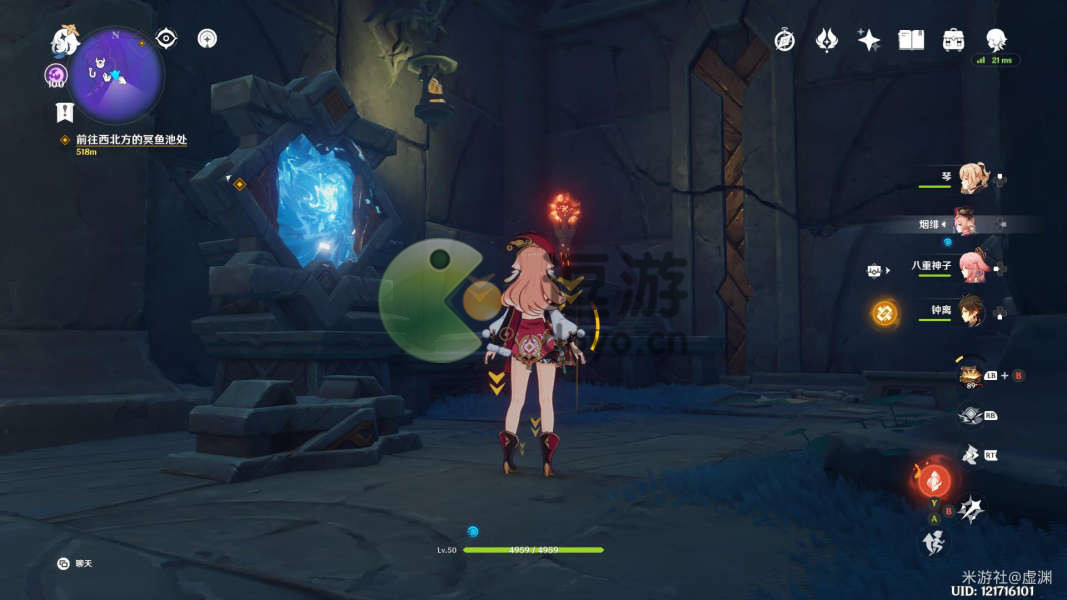This screenshot has height=600, width=1067.
Task: Open the character head silhouette icon
Action: pos(996,40)
